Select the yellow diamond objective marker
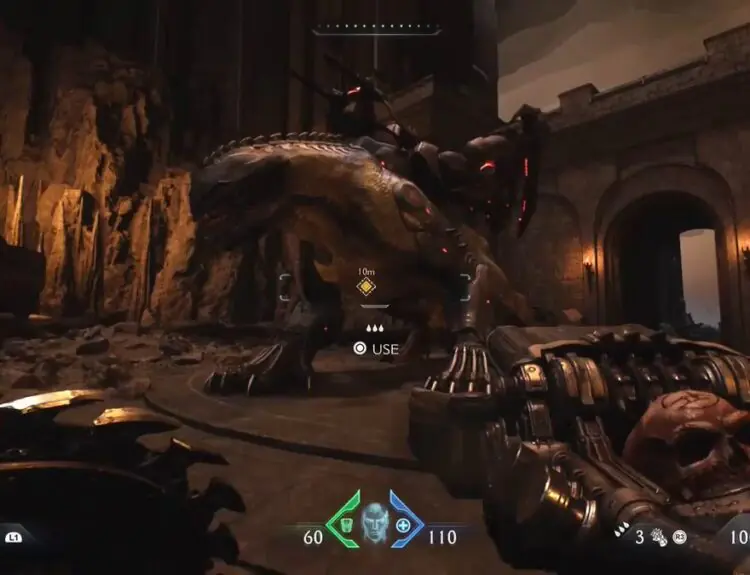This screenshot has height=575, width=750. point(367,288)
